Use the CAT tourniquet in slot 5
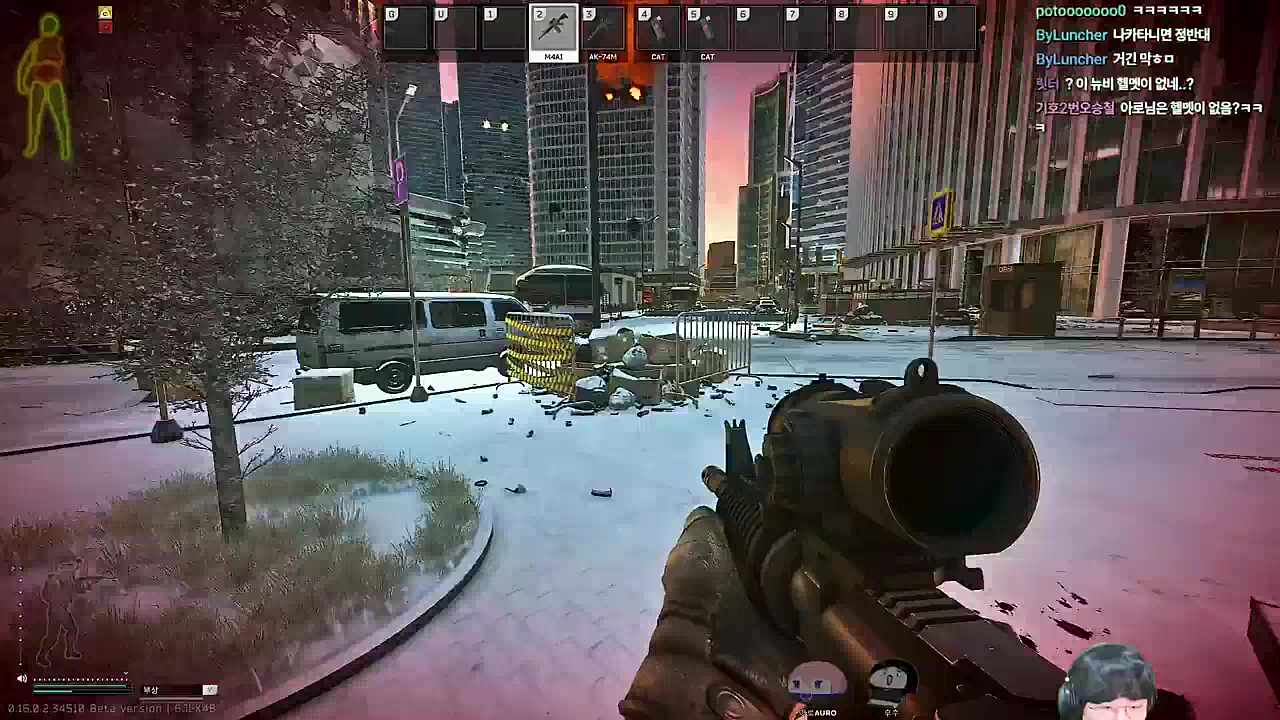 pyautogui.click(x=707, y=29)
